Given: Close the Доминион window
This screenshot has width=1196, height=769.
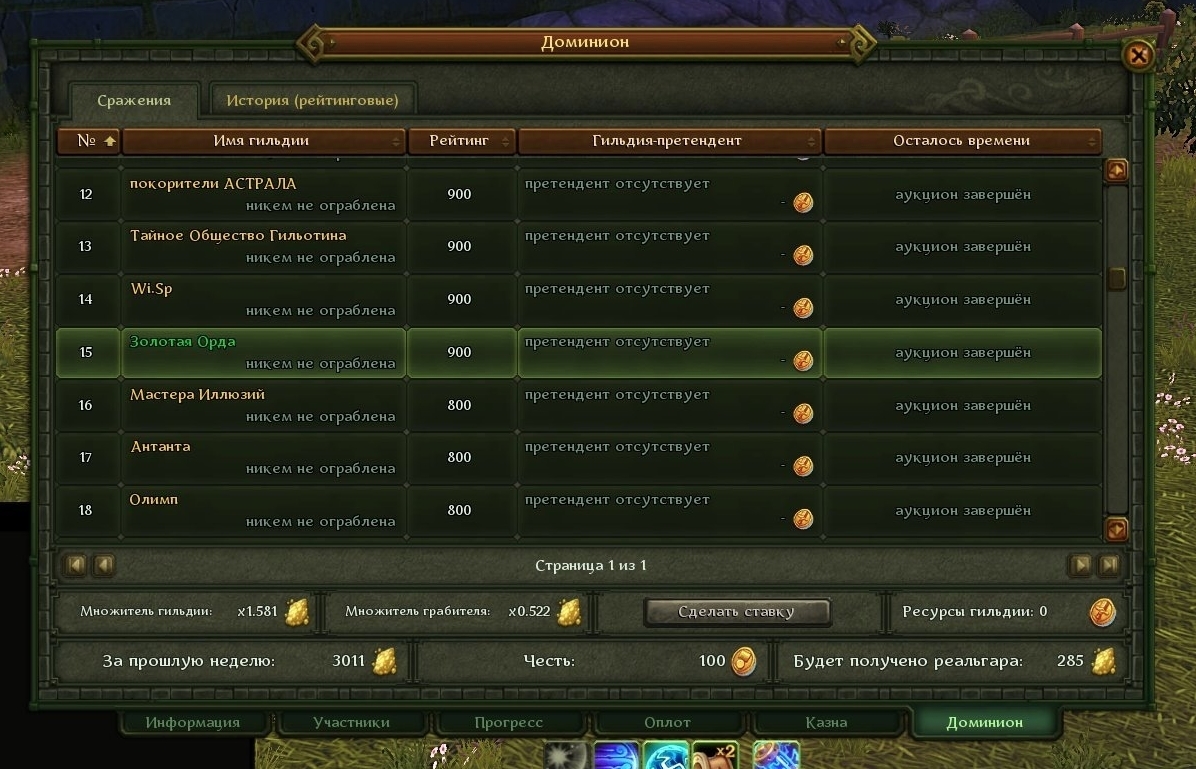Looking at the screenshot, I should (x=1138, y=55).
